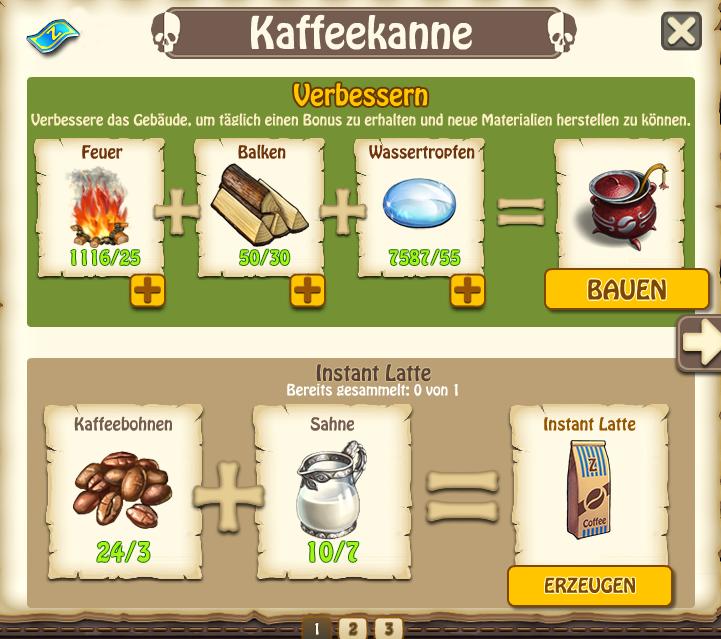Viewport: 721px width, 639px height.
Task: Select the Feuer ingredient card
Action: [x=98, y=207]
